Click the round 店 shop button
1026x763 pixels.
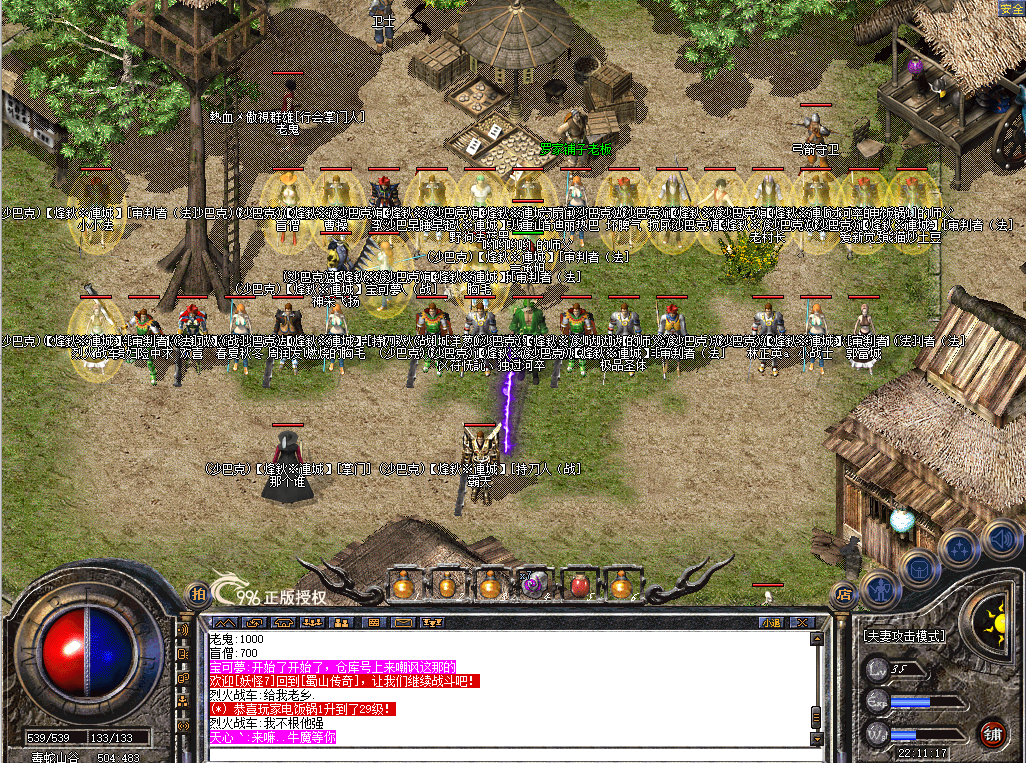(843, 592)
